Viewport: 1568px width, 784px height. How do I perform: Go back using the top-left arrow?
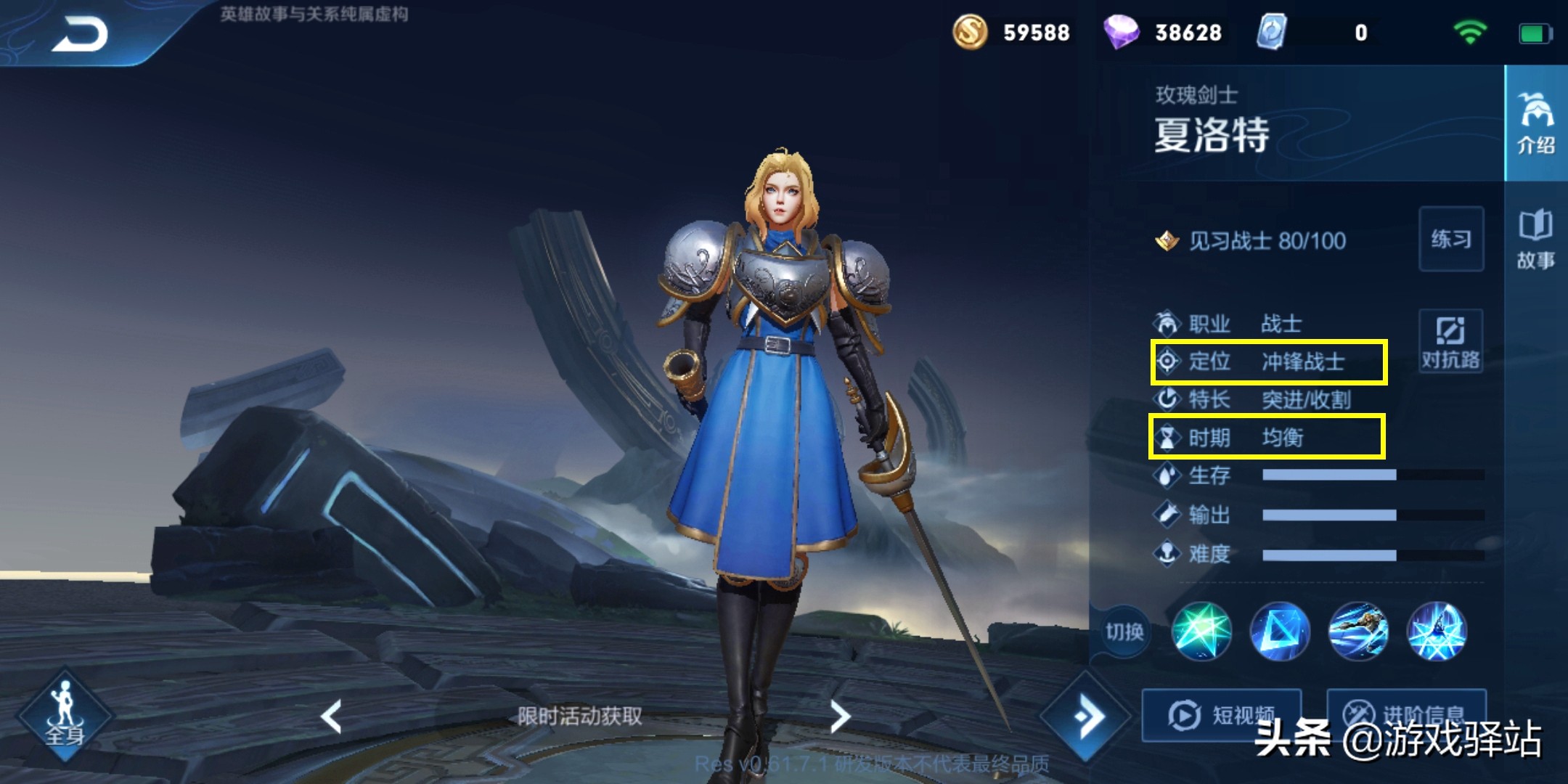point(80,34)
